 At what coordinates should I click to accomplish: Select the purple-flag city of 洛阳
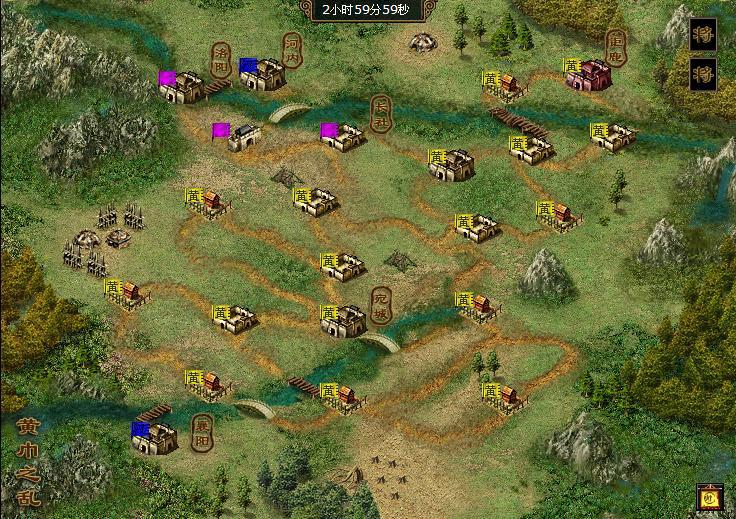click(184, 88)
